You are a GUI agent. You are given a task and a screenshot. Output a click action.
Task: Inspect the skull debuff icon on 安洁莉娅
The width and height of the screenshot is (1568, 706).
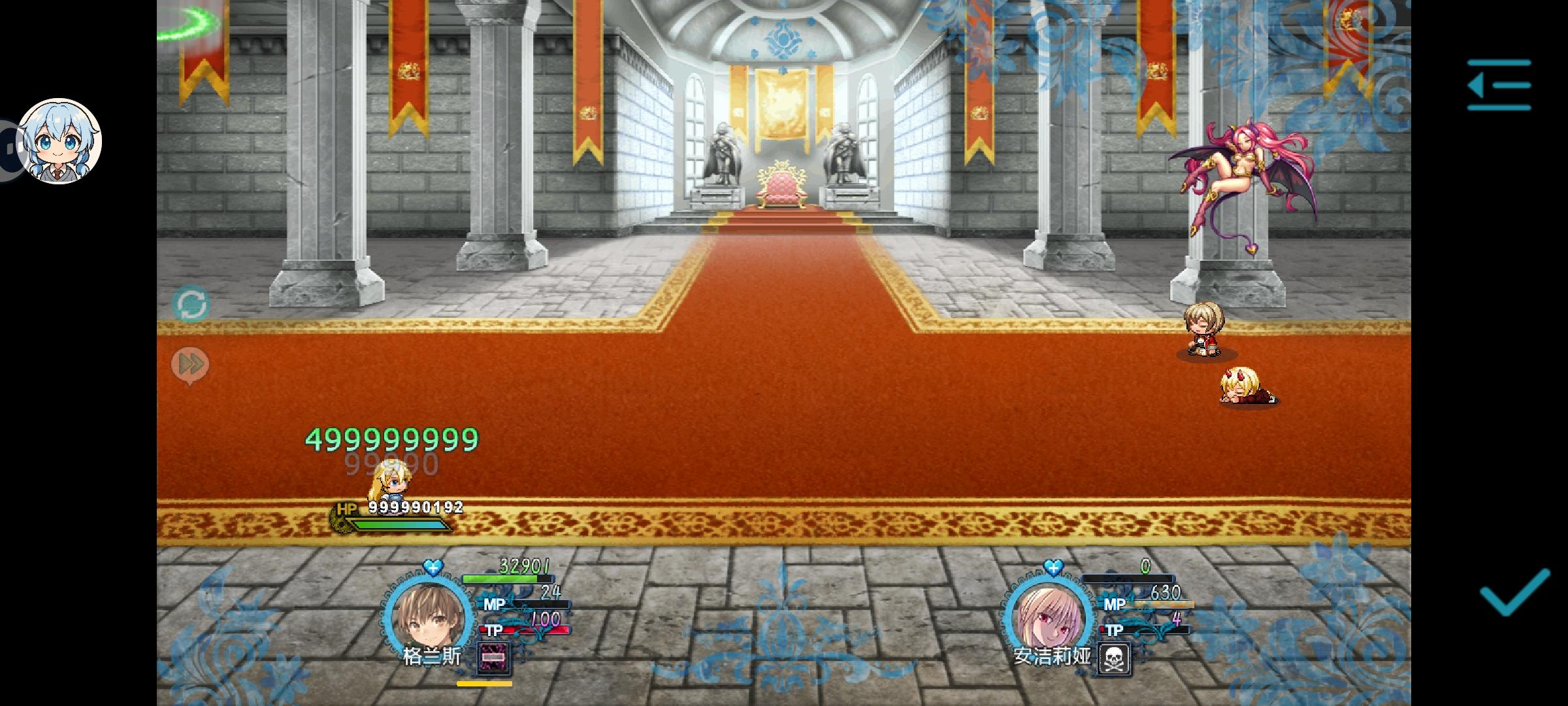(1115, 659)
